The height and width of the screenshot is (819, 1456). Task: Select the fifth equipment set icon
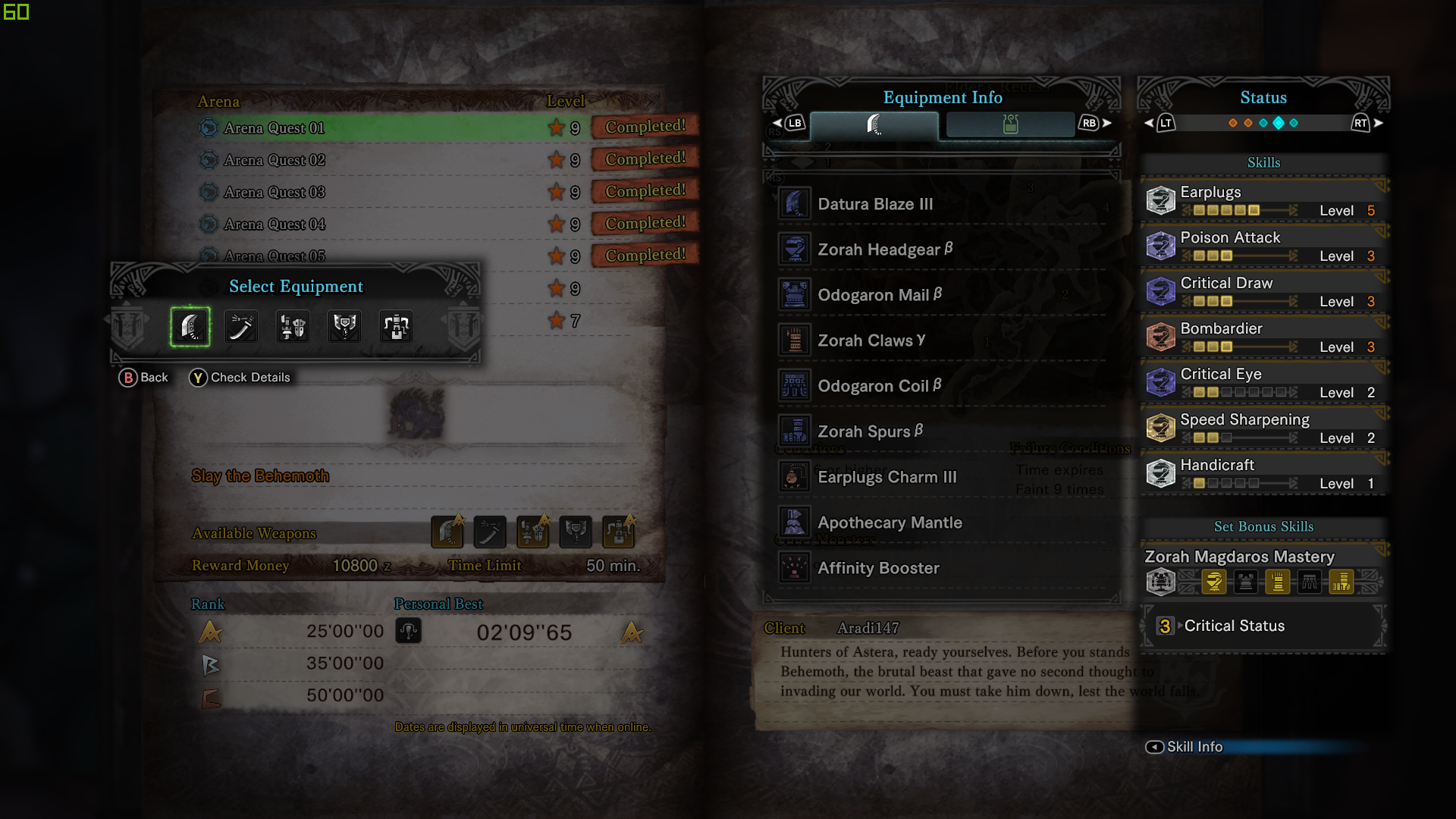396,327
